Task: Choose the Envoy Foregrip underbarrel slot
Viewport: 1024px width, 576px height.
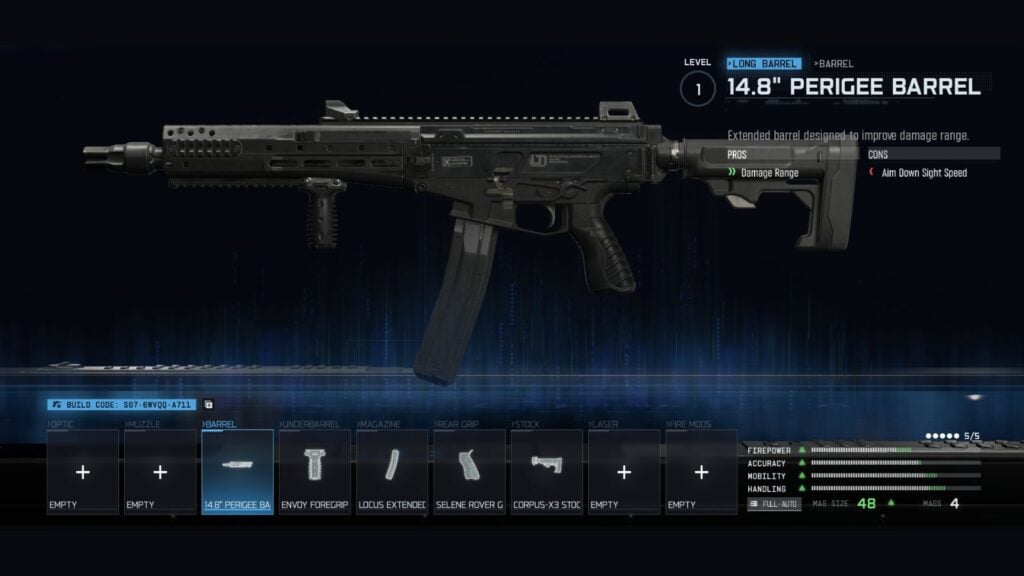Action: (314, 472)
